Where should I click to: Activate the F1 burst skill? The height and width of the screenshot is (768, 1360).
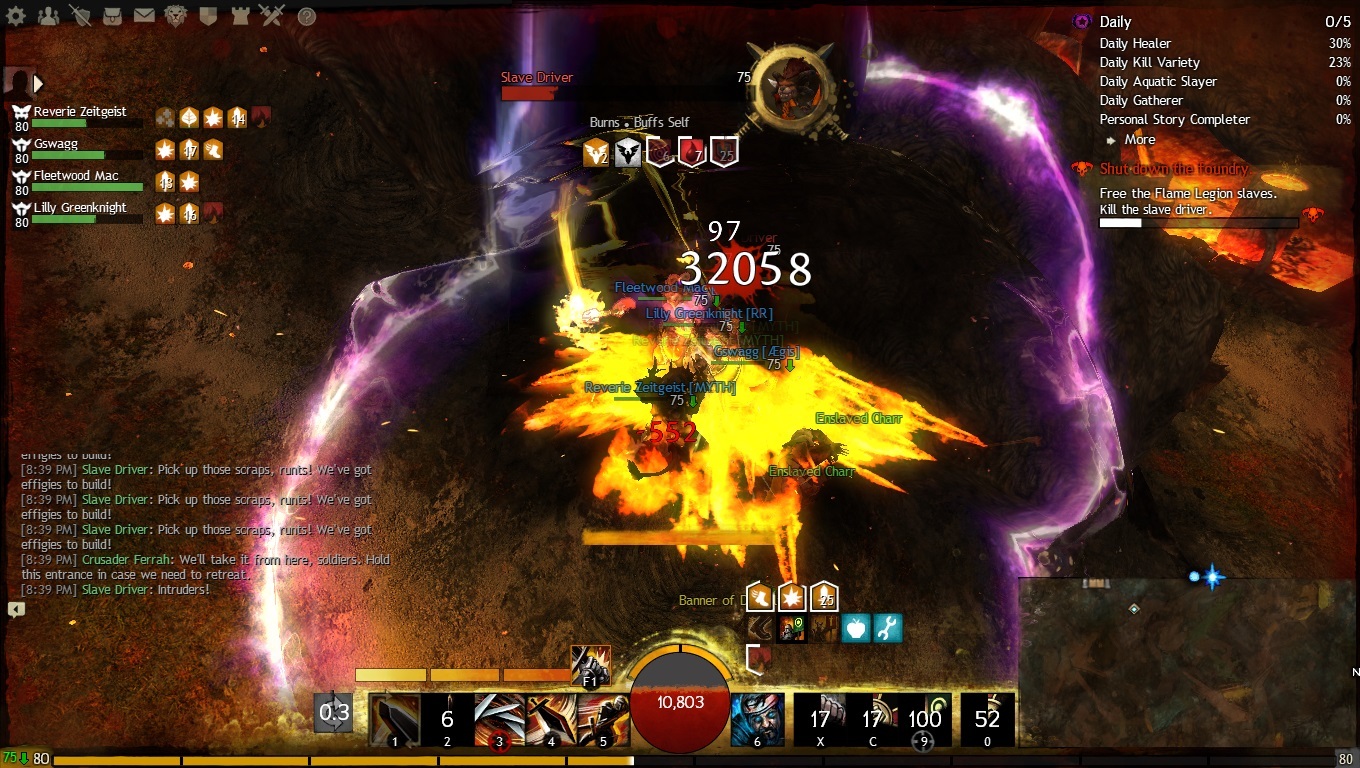(590, 665)
